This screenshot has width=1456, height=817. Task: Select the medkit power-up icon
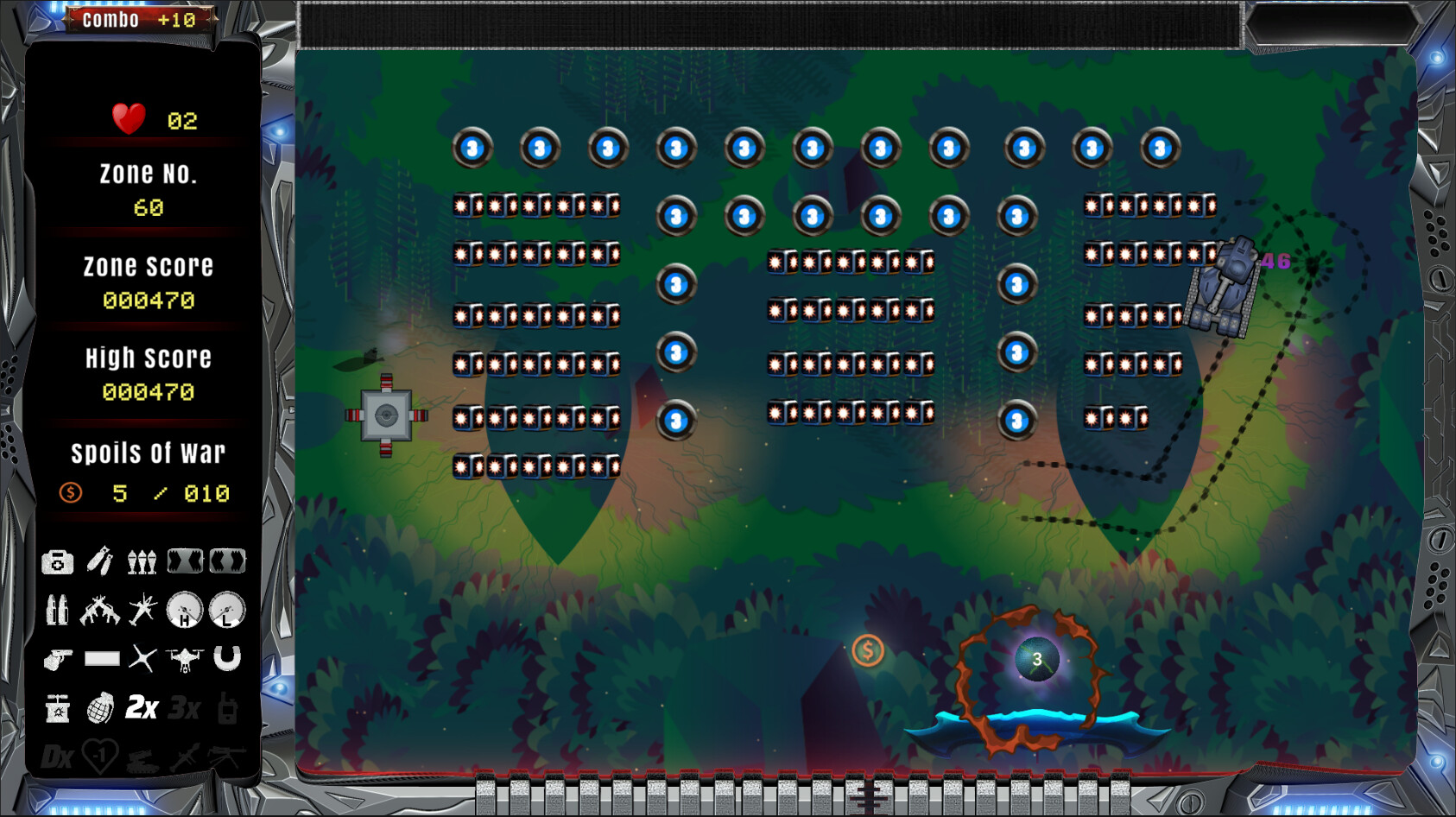[x=56, y=561]
